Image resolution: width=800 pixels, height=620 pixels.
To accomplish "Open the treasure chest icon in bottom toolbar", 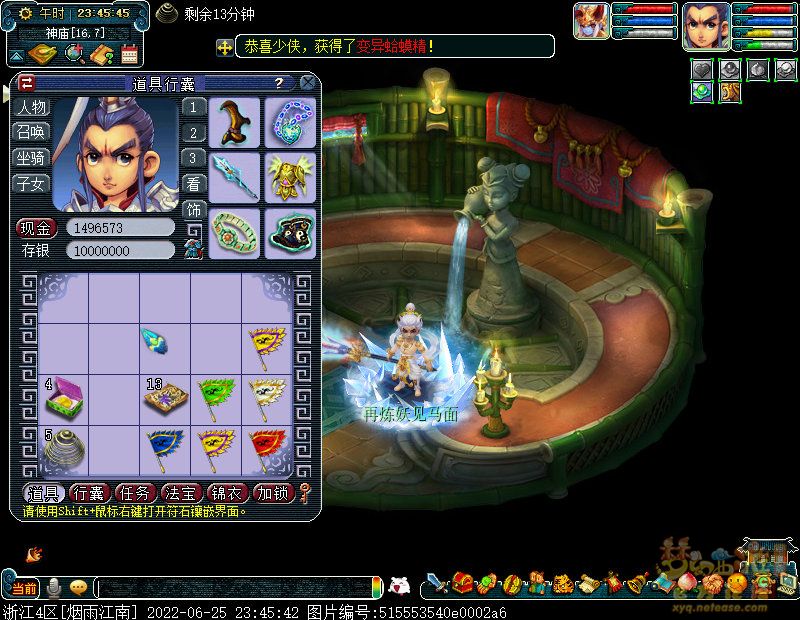I will point(461,582).
